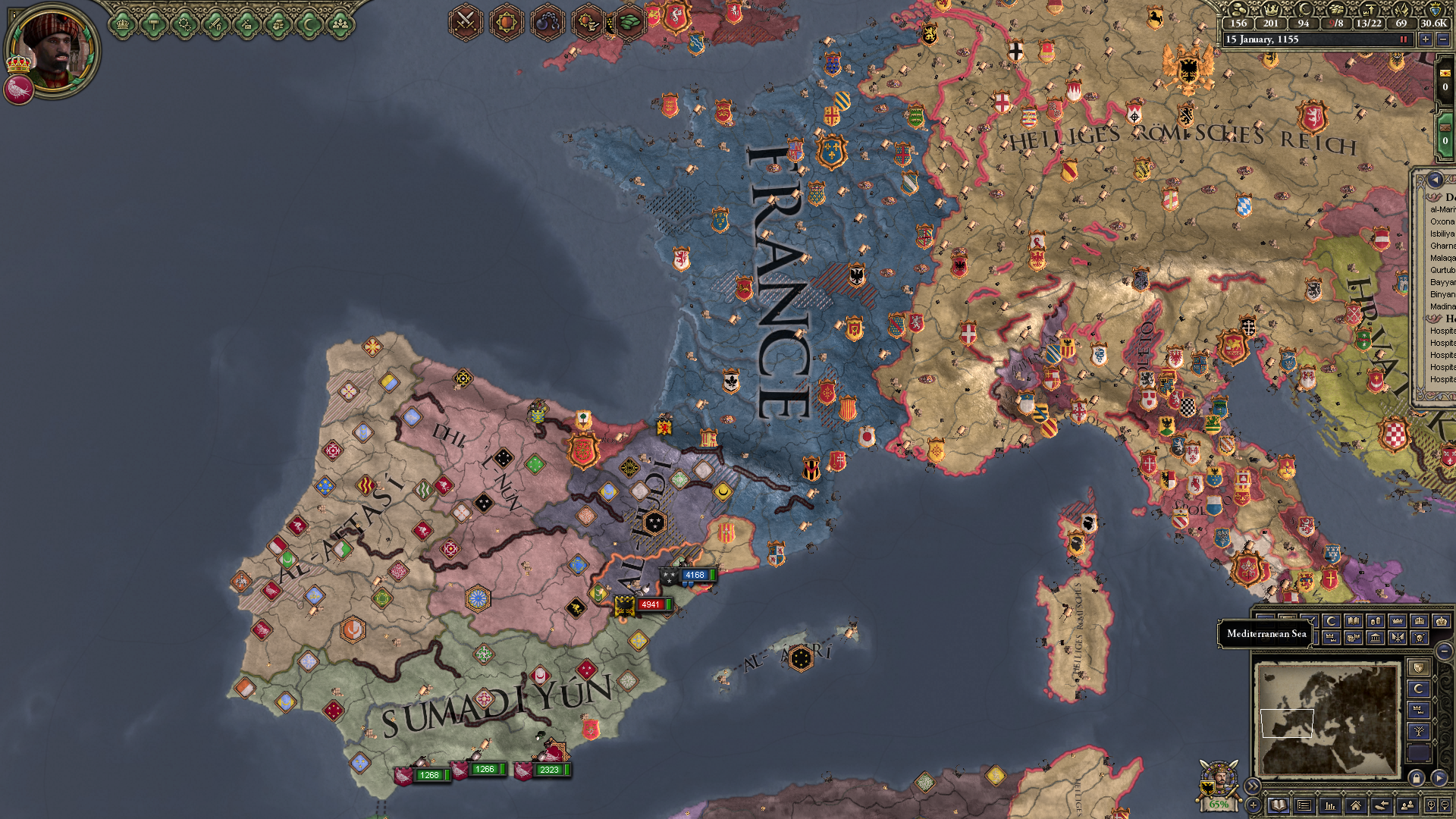The height and width of the screenshot is (819, 1456).
Task: Click the red 4941 army counter on the map
Action: coord(650,605)
